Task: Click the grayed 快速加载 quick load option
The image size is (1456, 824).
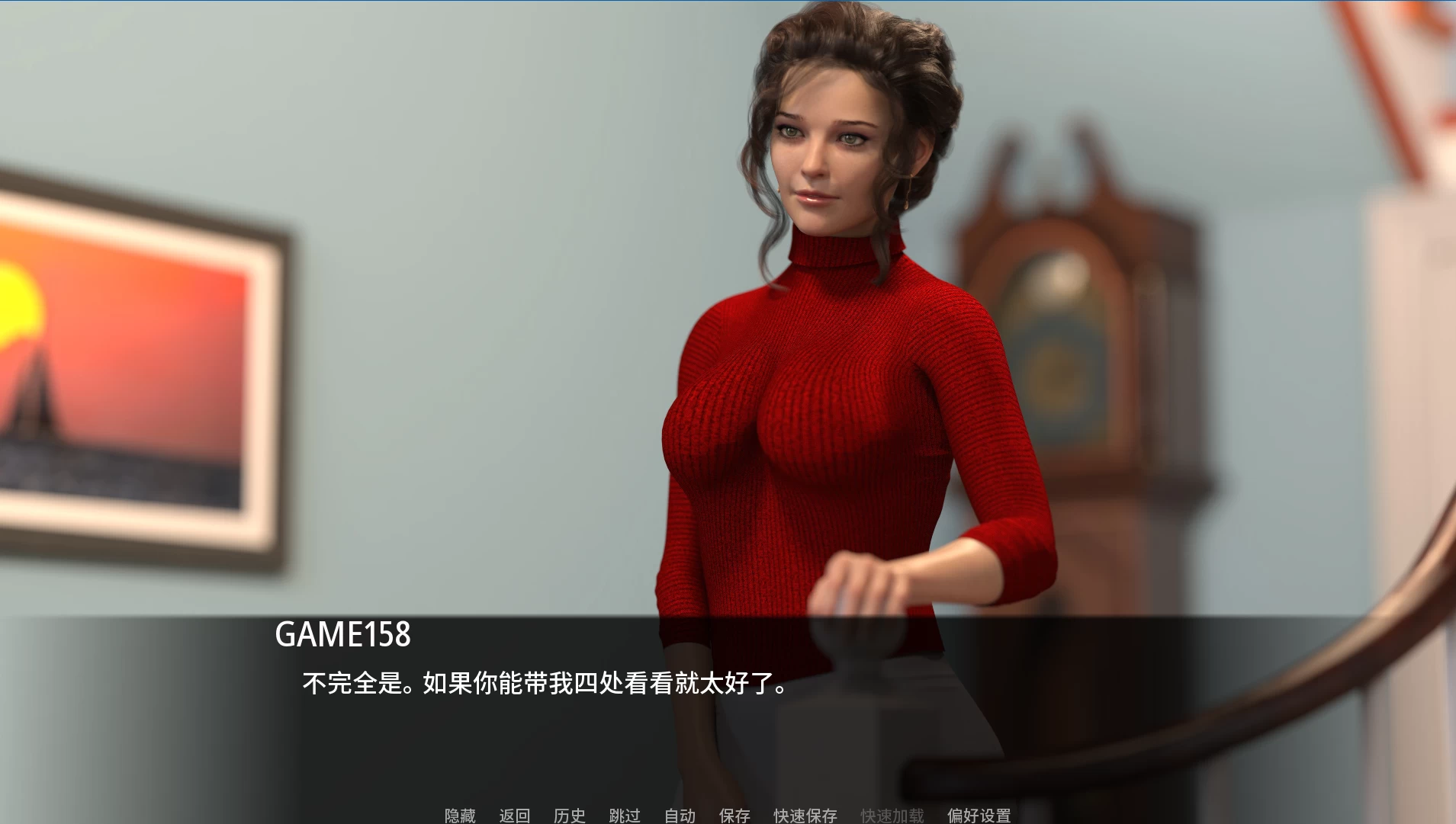Action: 892,815
